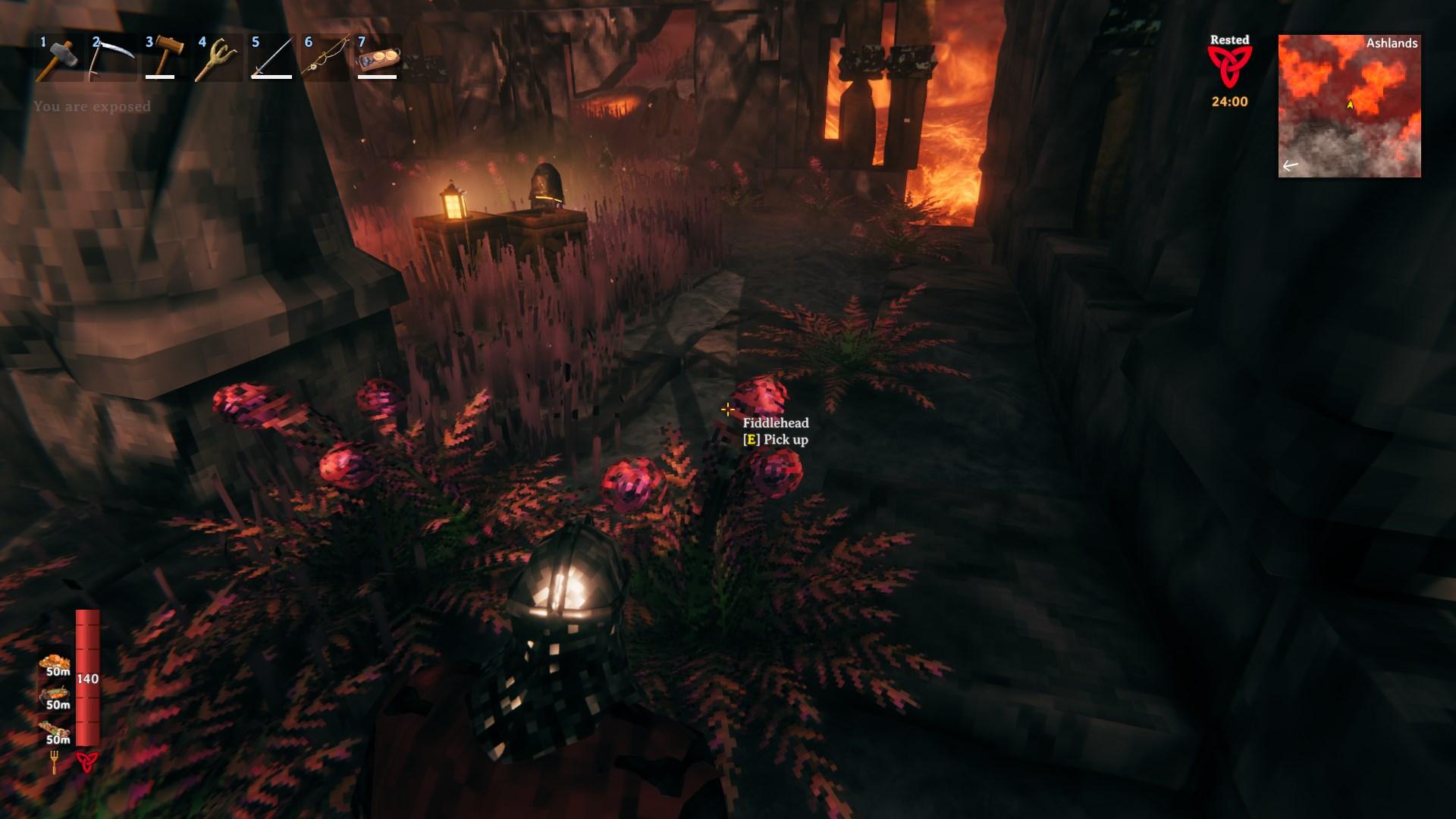The height and width of the screenshot is (819, 1456).
Task: Select the coin tray item in slot 7
Action: coord(378,57)
